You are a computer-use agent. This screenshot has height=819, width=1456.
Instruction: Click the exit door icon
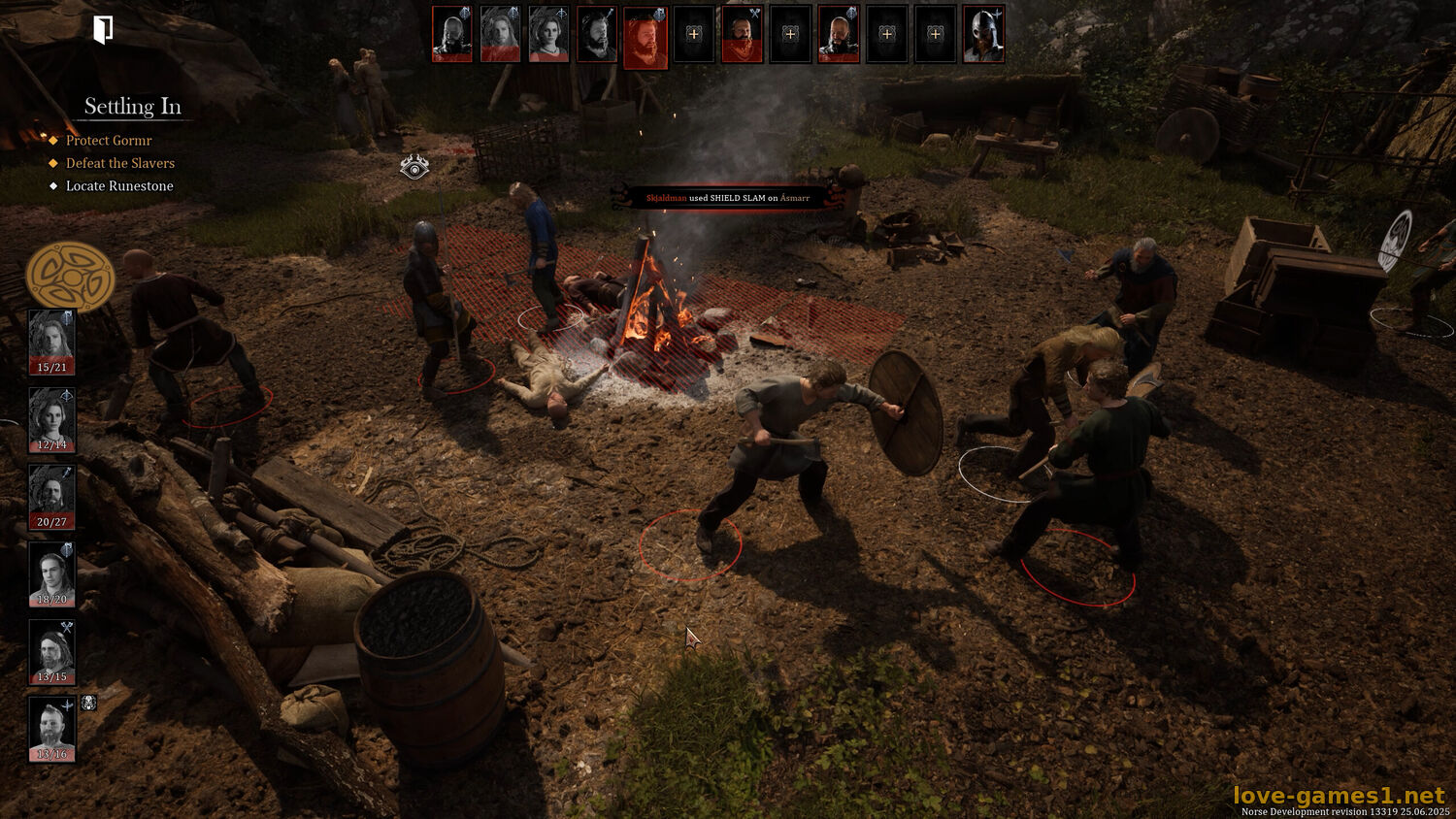click(103, 29)
